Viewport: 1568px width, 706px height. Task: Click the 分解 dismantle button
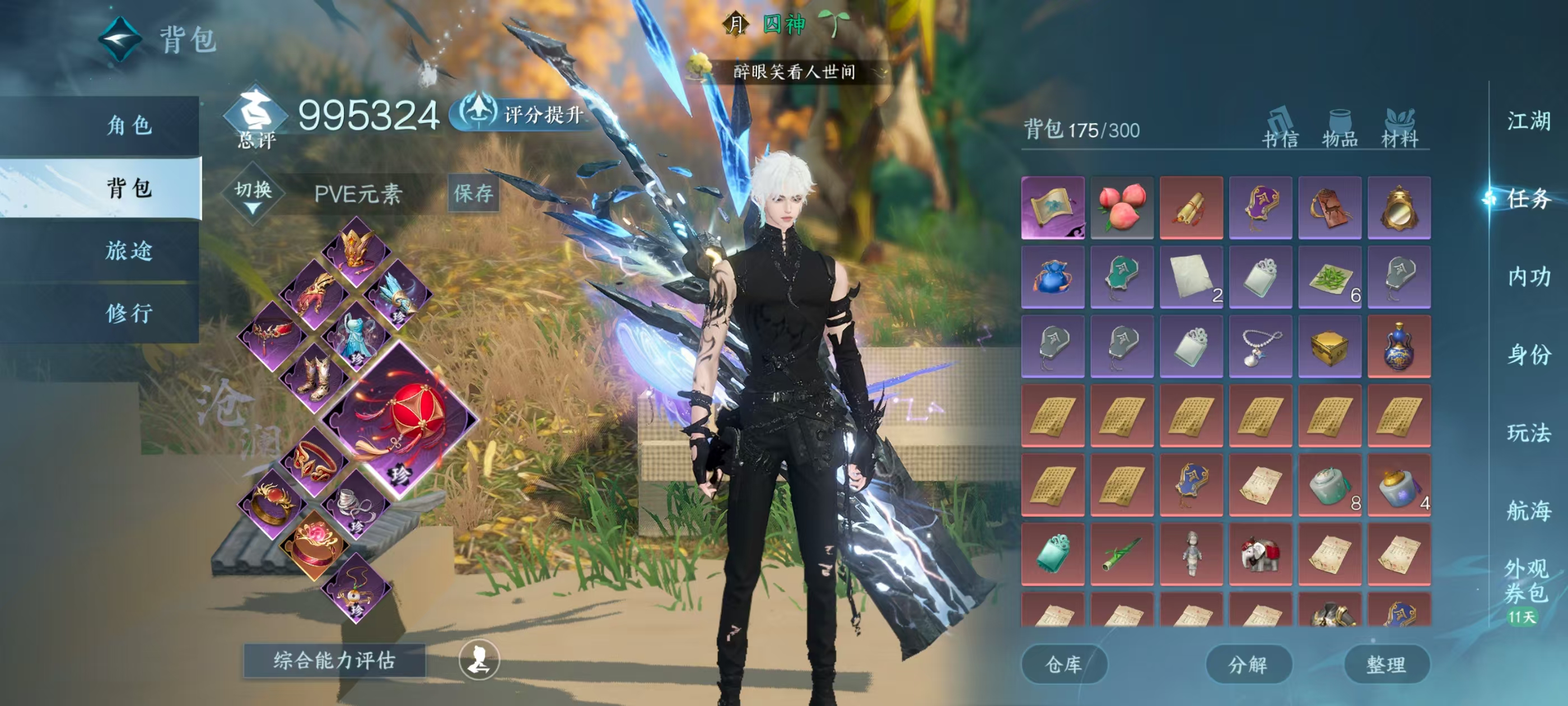[1248, 664]
